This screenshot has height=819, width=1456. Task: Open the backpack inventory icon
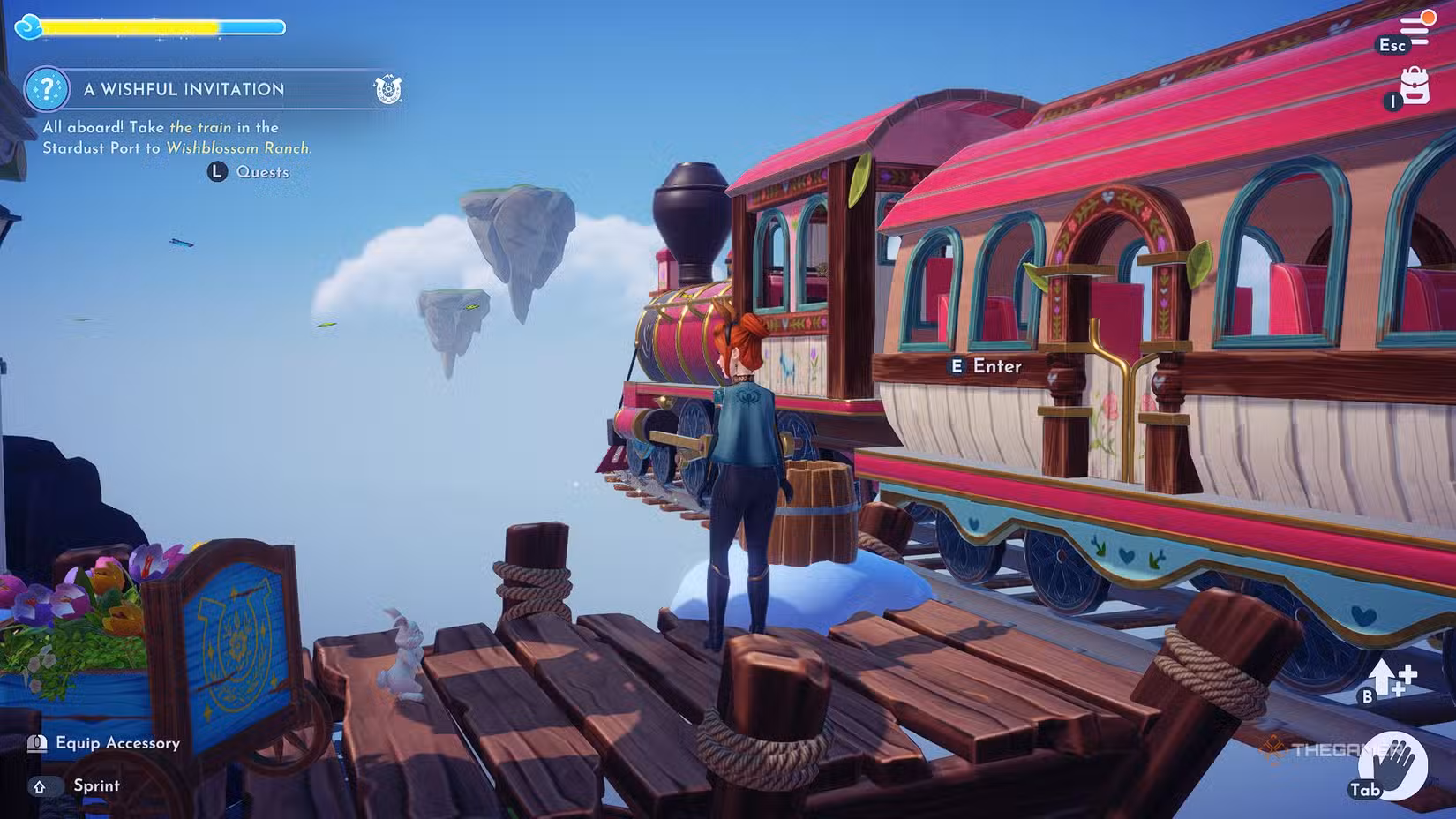pyautogui.click(x=1415, y=86)
